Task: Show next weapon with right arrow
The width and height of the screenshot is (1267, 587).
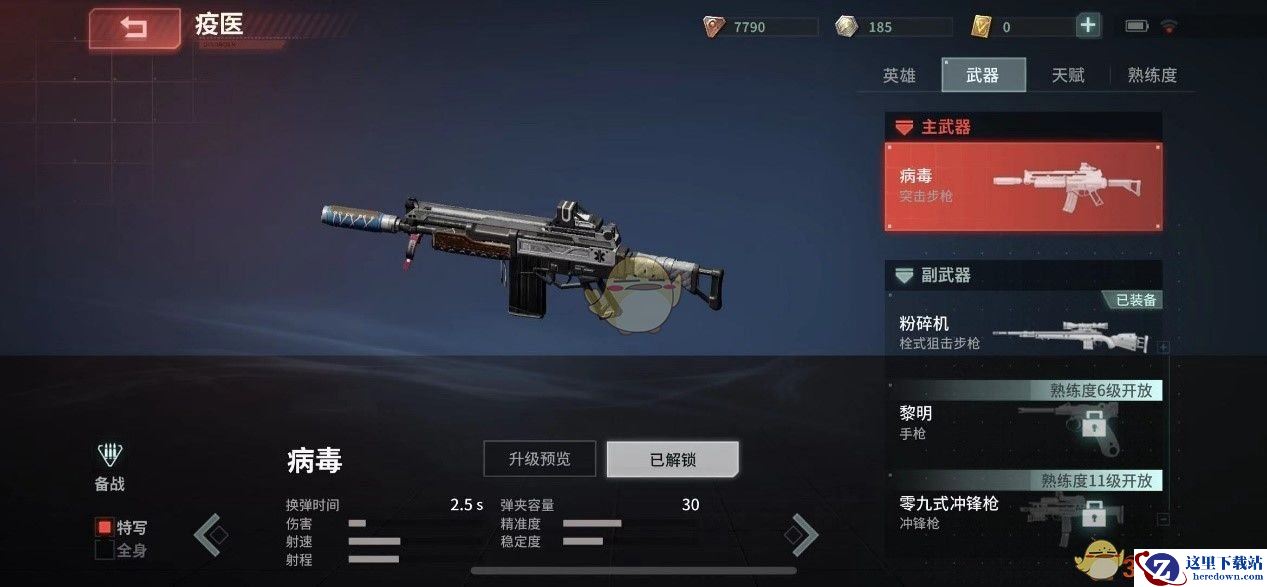Action: coord(802,535)
